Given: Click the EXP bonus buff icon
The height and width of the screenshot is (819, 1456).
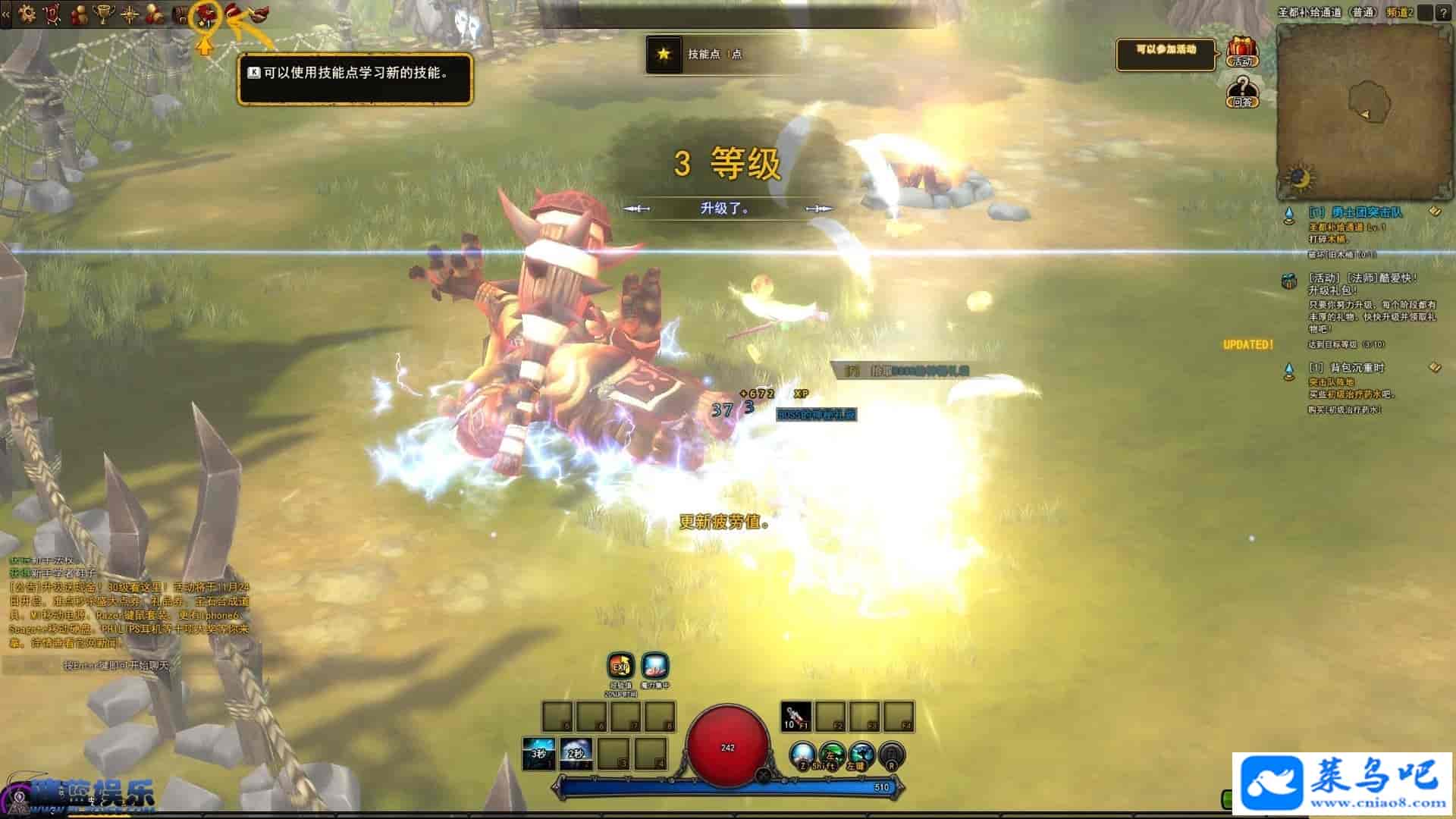Looking at the screenshot, I should (620, 667).
